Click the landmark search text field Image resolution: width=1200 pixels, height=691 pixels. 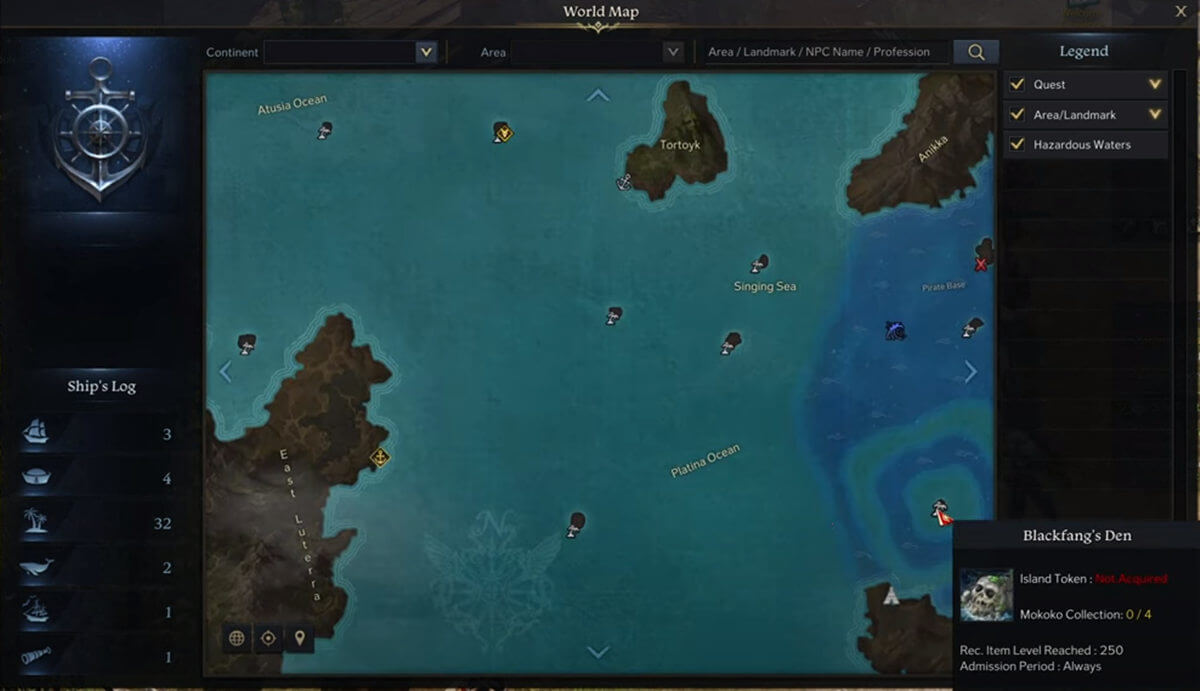(x=826, y=52)
